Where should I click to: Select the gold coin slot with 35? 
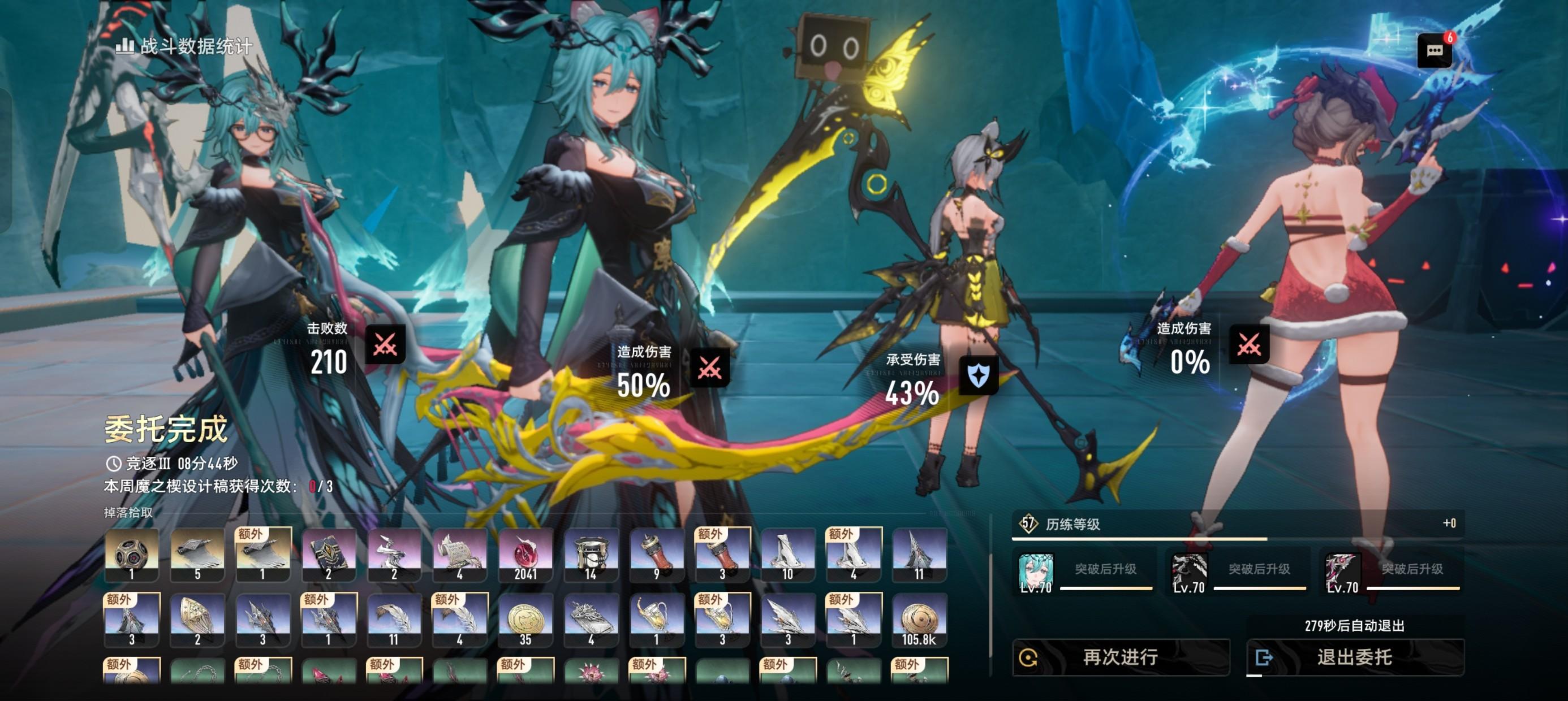point(525,620)
